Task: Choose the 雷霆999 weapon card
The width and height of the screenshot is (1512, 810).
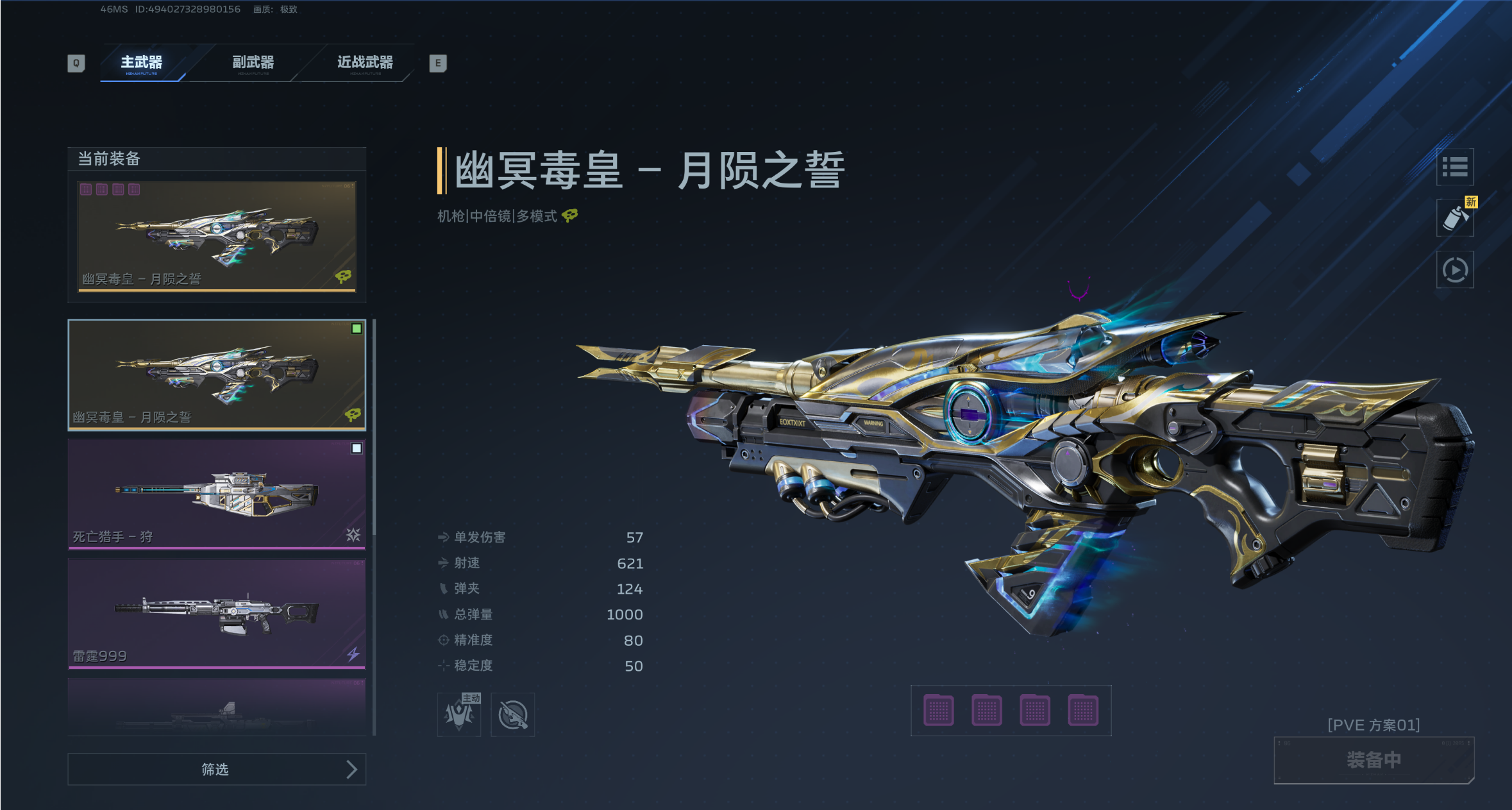Action: coord(217,613)
